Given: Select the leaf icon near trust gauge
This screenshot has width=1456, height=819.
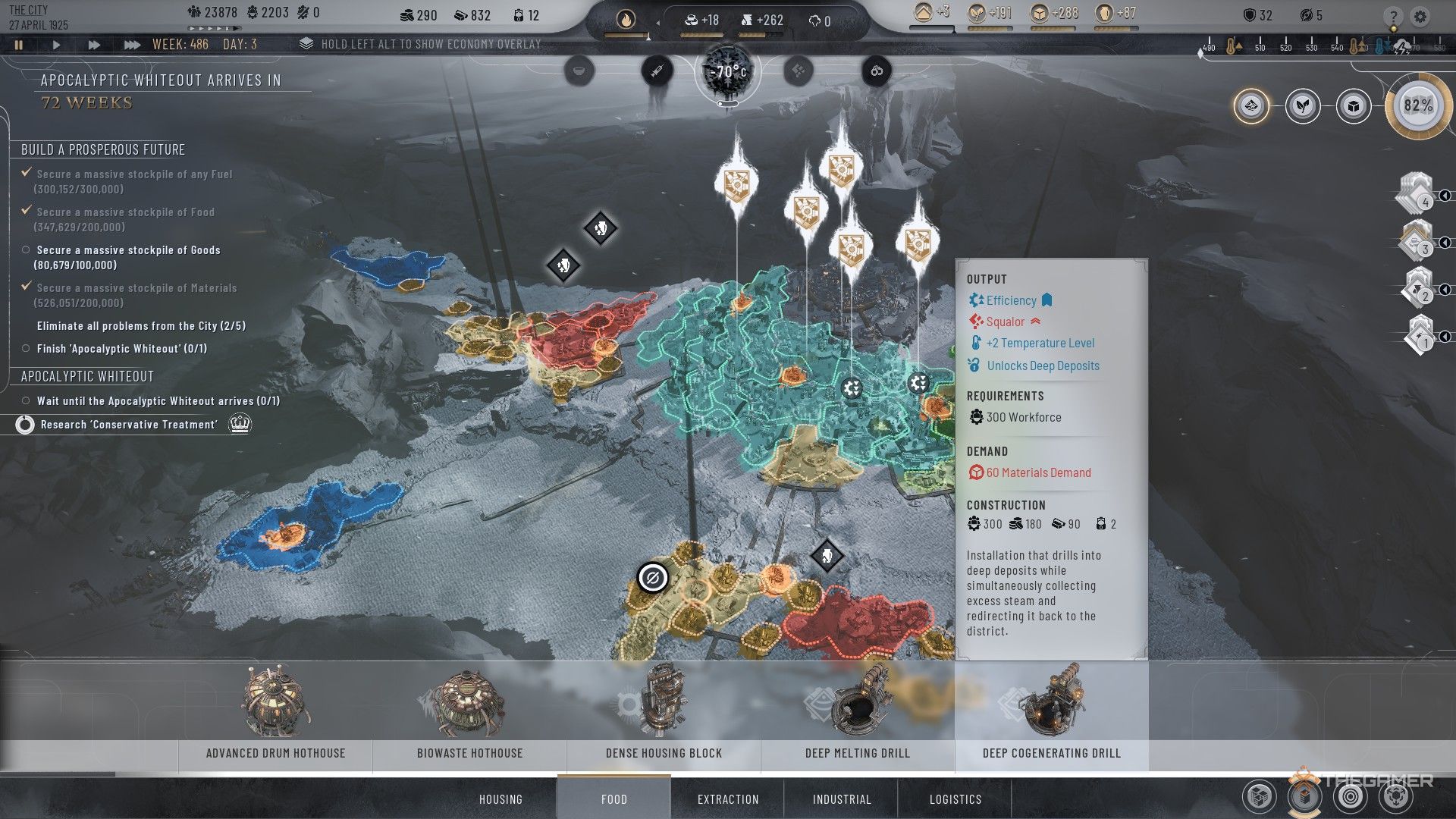Looking at the screenshot, I should click(x=1303, y=106).
